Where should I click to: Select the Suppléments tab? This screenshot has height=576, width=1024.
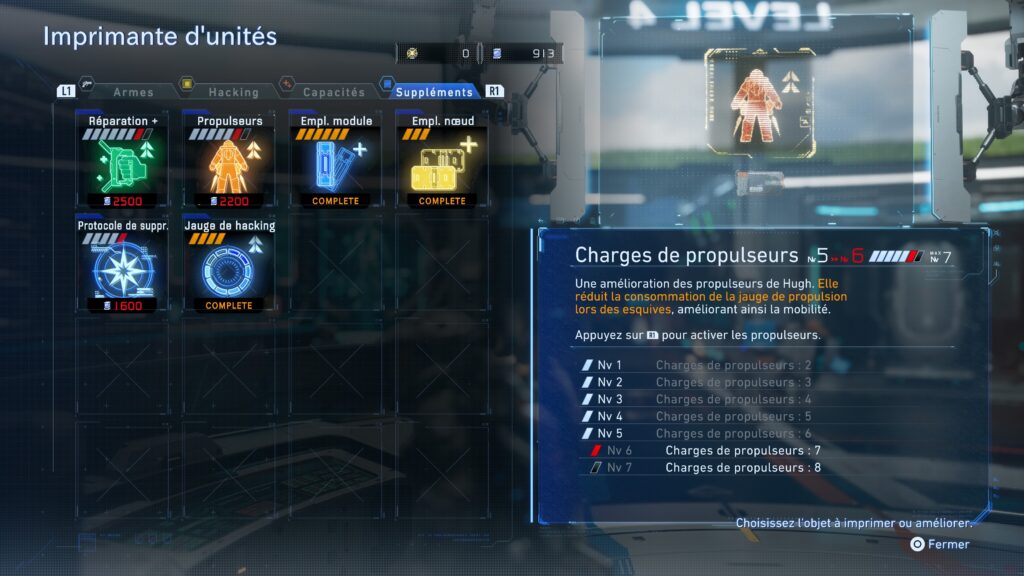point(434,92)
